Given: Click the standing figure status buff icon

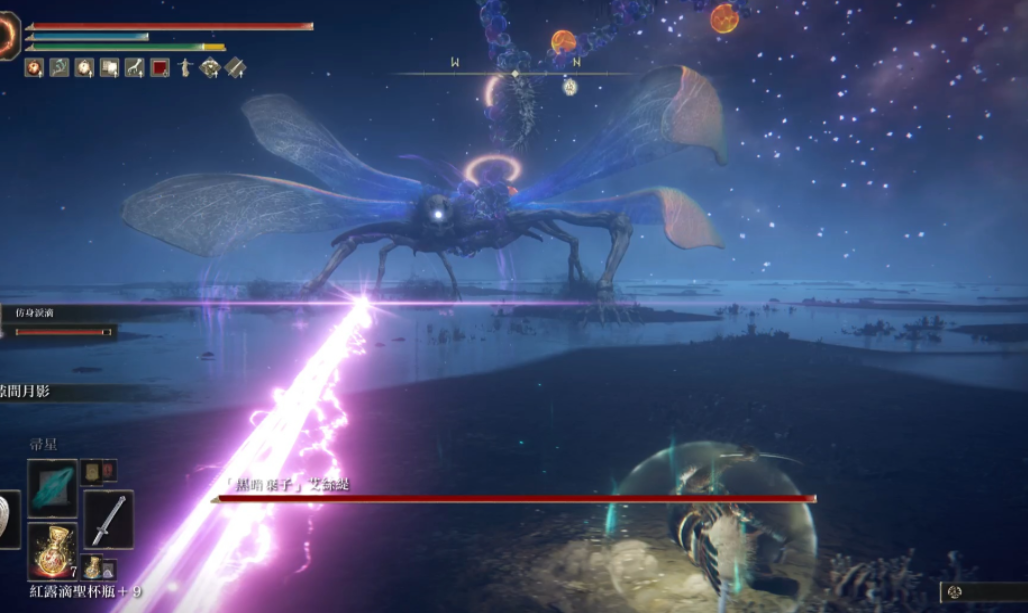Looking at the screenshot, I should 185,68.
